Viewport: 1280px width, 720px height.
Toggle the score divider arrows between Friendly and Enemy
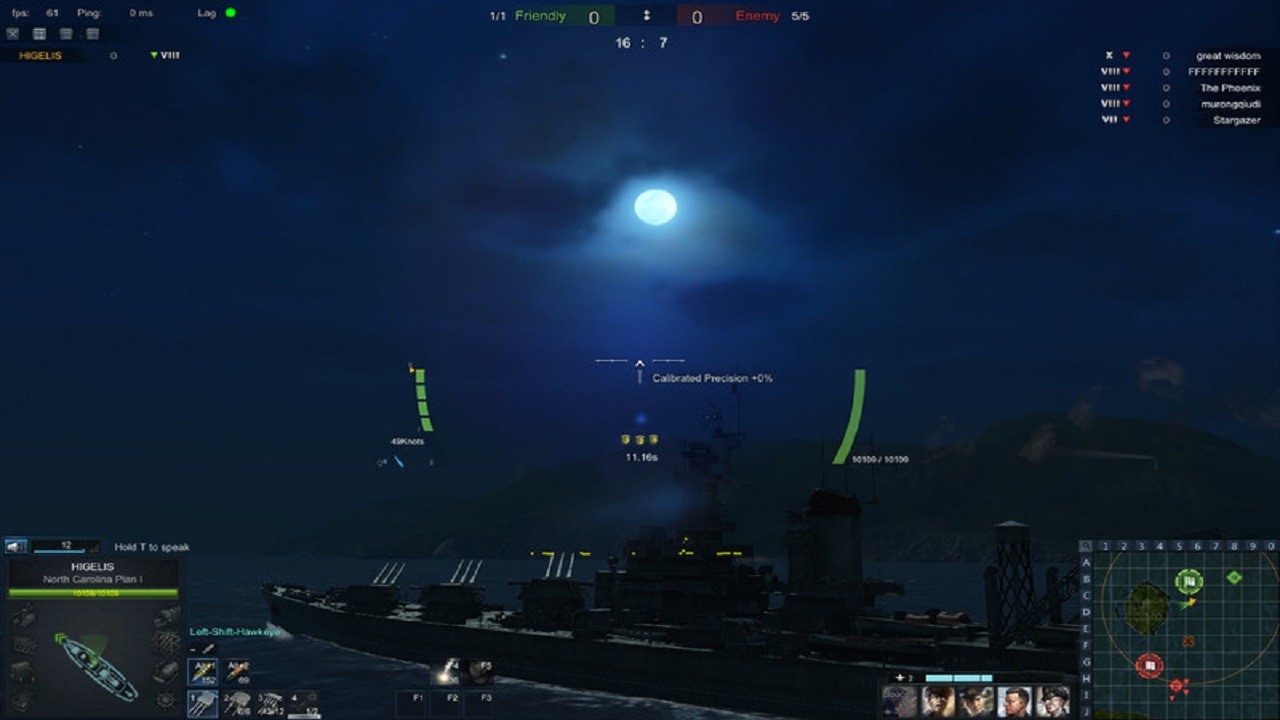(x=648, y=16)
